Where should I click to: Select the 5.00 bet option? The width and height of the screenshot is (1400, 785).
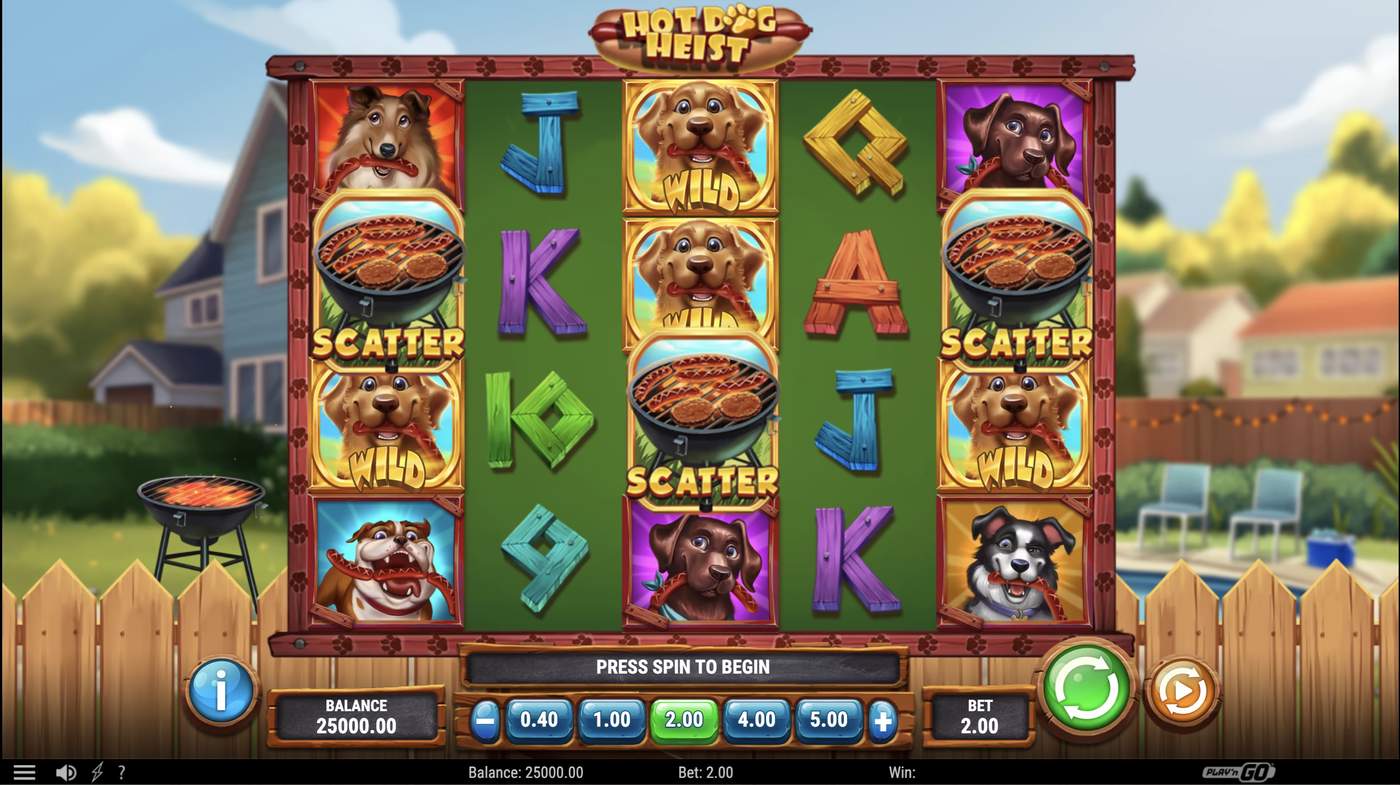[x=829, y=719]
